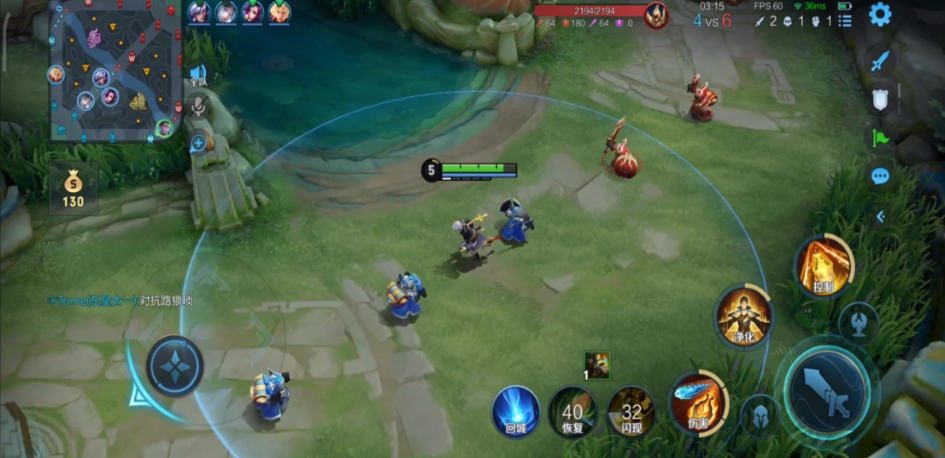Open the shop via the gold pouch
This screenshot has height=458, width=945.
[73, 190]
